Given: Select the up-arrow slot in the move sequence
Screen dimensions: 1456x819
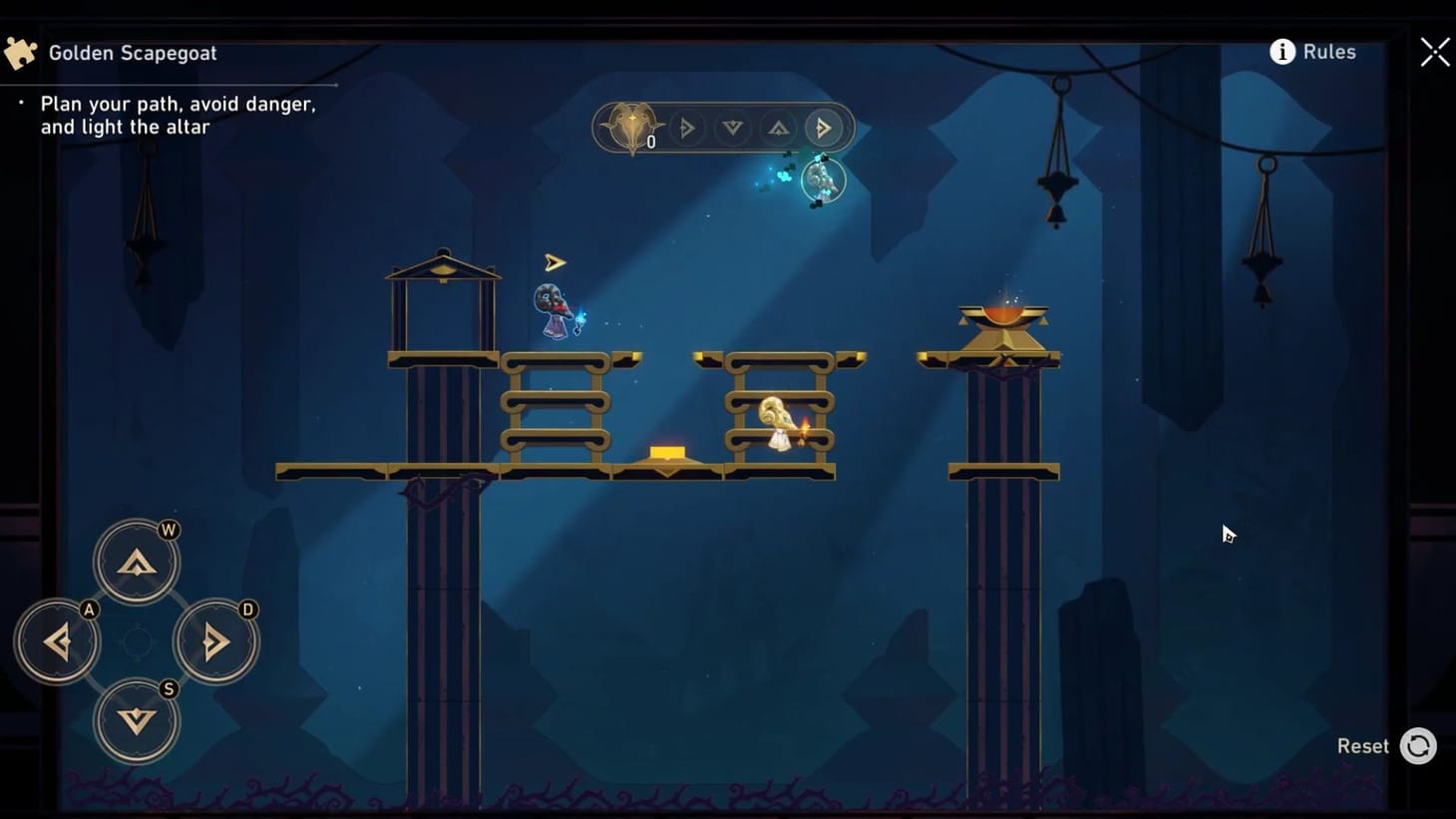Looking at the screenshot, I should (779, 128).
